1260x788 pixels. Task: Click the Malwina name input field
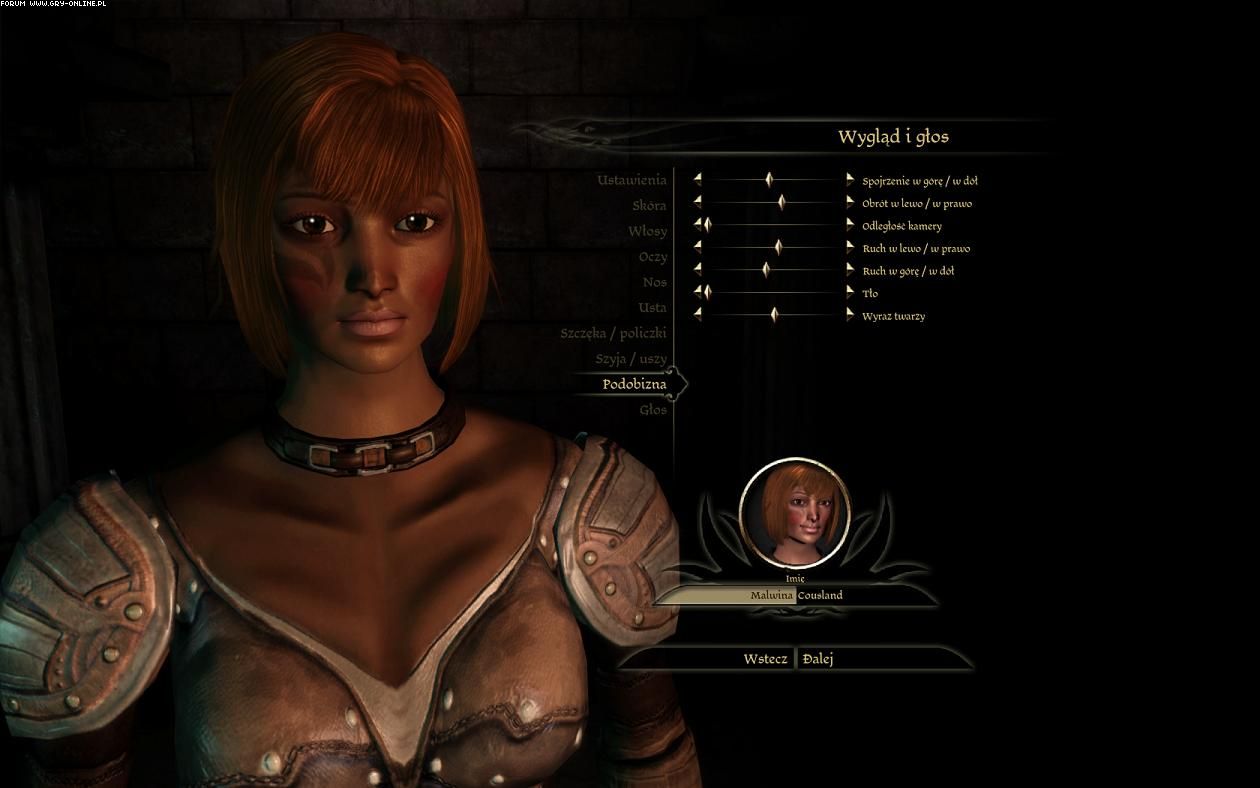tap(771, 595)
